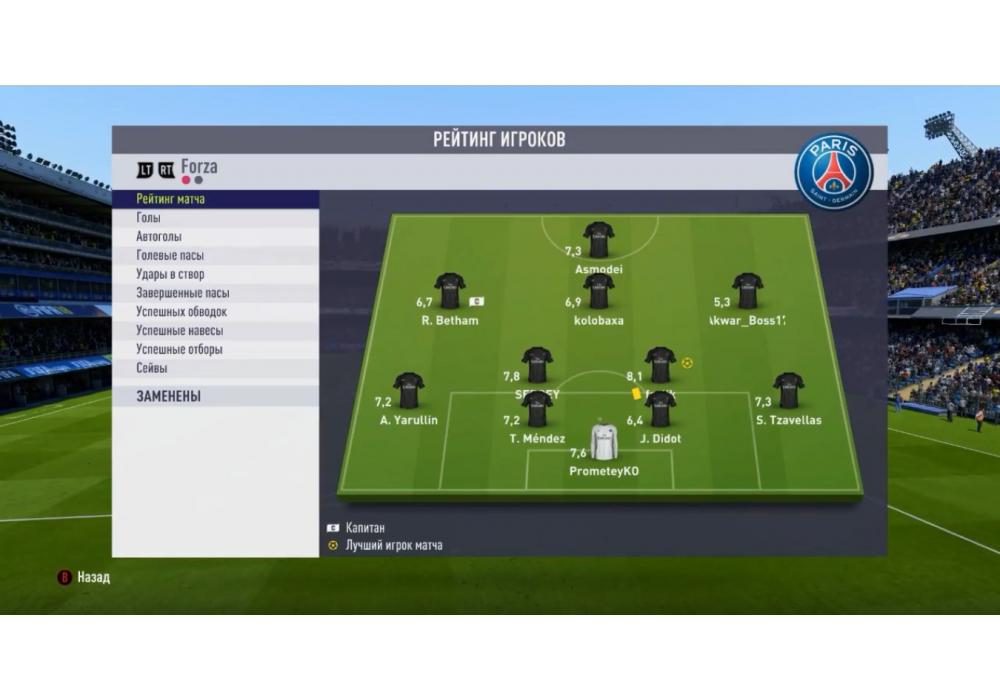
Task: Pick defender A. Yarullin on the formation
Action: coord(408,390)
